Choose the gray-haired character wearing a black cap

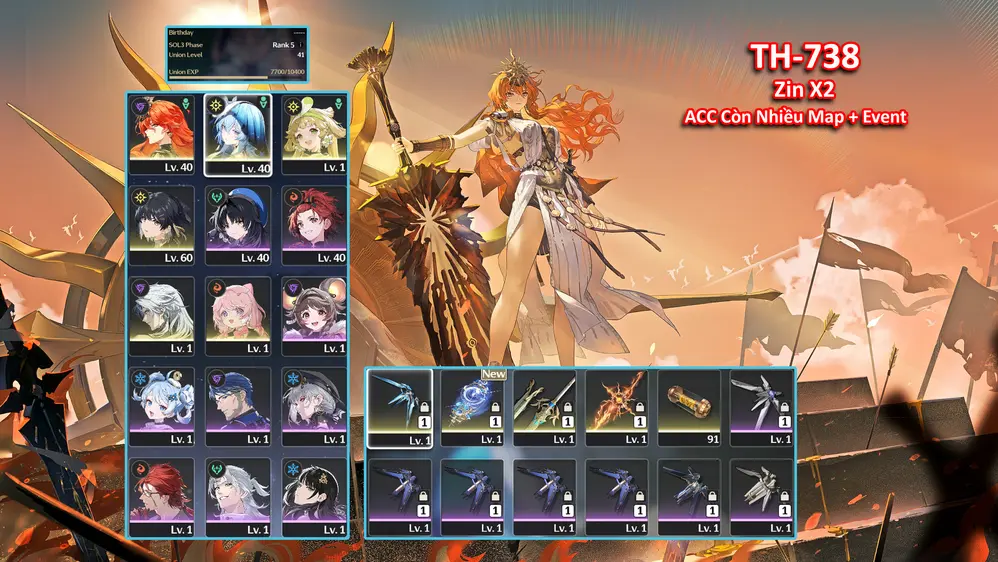313,406
